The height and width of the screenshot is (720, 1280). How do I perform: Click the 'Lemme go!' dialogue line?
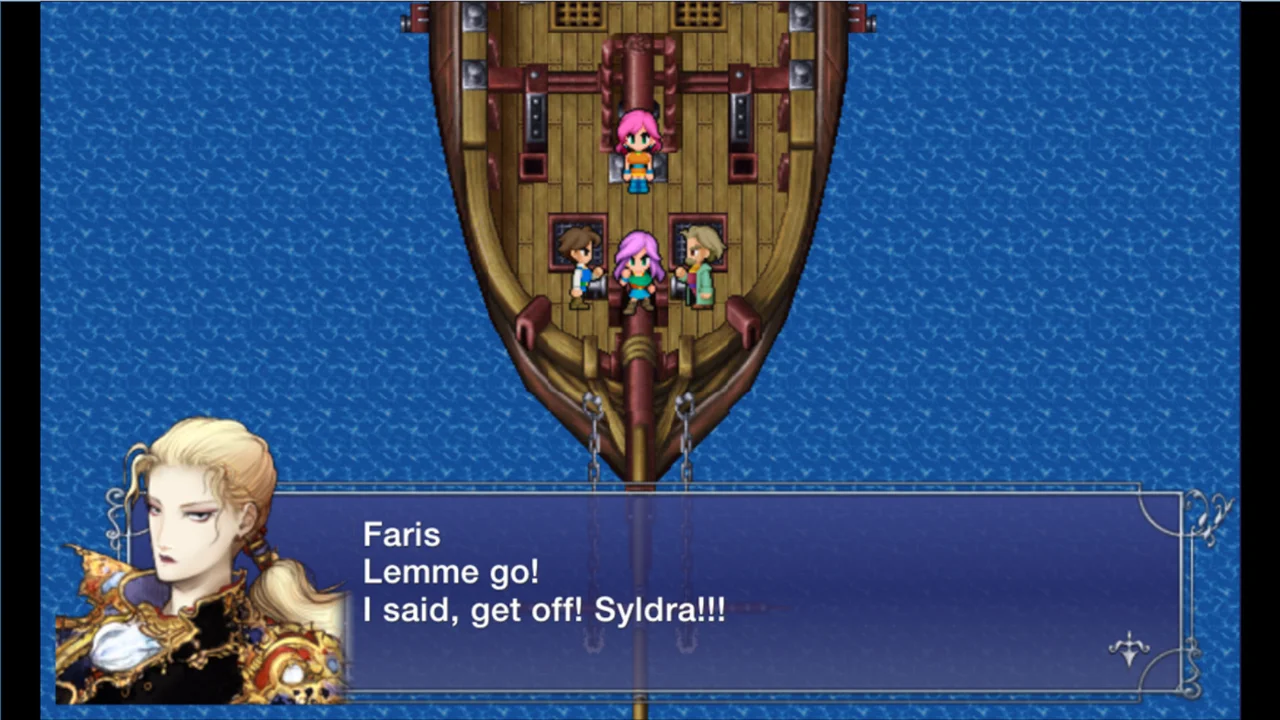(x=450, y=572)
